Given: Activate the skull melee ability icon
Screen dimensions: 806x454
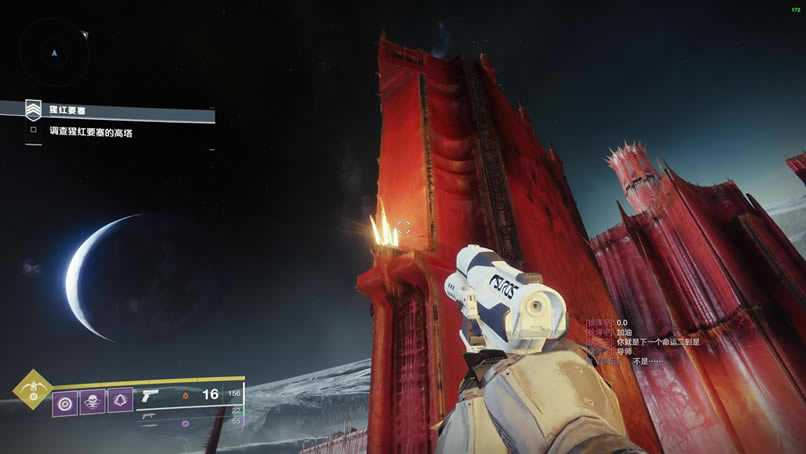Looking at the screenshot, I should (92, 401).
